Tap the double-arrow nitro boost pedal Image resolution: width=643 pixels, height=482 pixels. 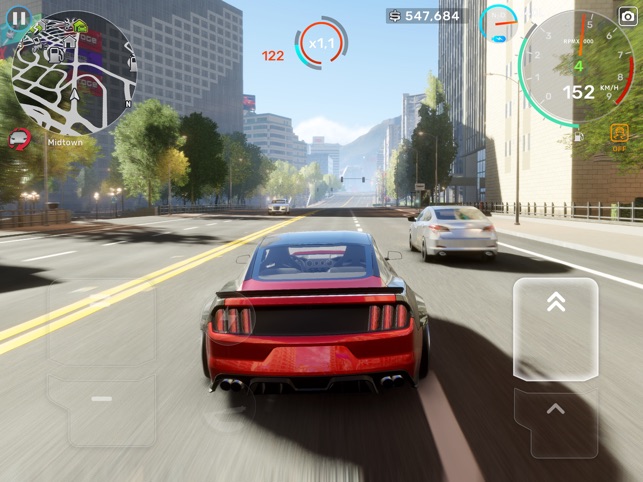coord(555,329)
